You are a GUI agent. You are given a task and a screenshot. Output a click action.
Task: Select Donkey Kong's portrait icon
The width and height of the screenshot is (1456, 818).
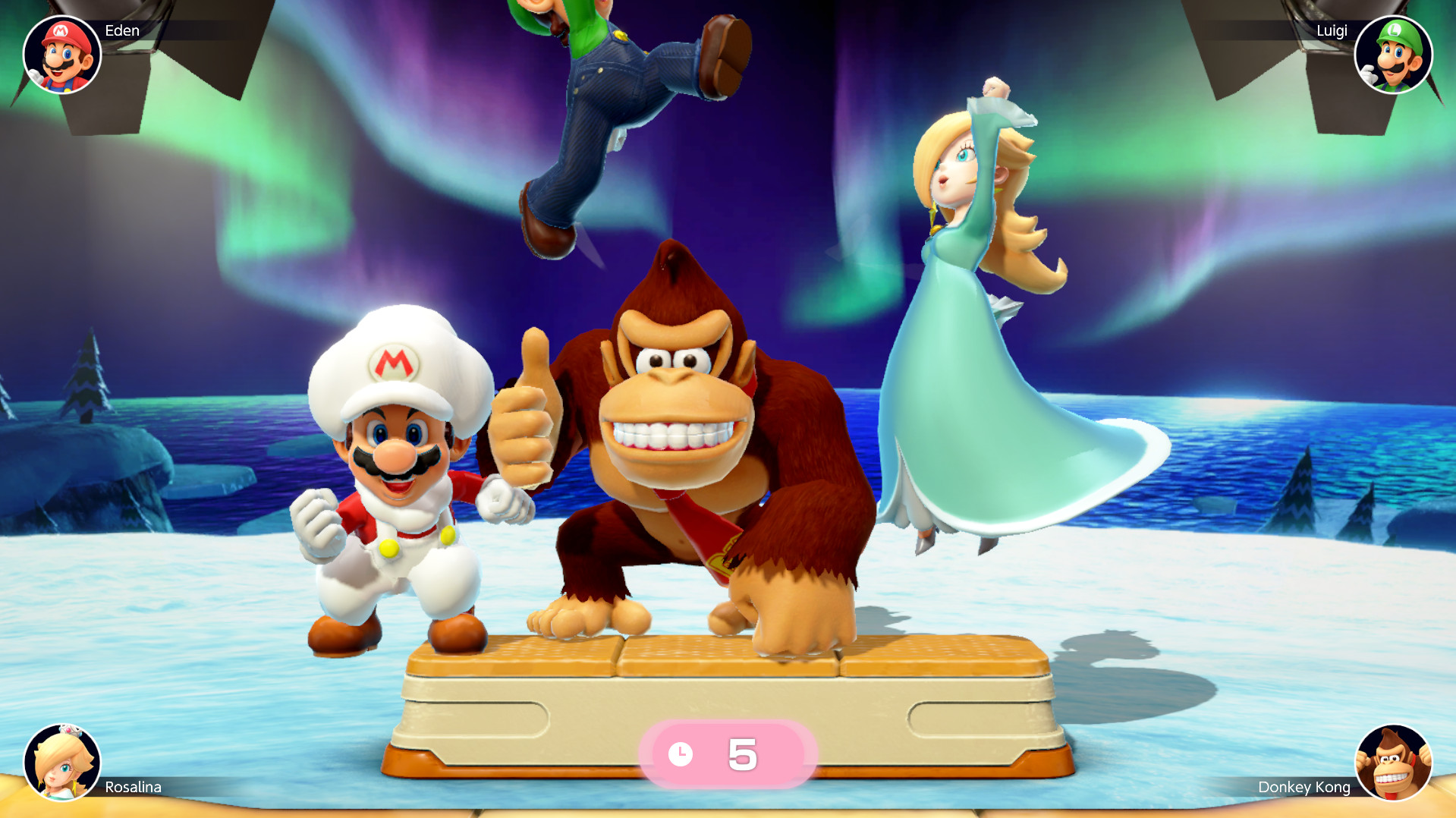(x=1393, y=765)
